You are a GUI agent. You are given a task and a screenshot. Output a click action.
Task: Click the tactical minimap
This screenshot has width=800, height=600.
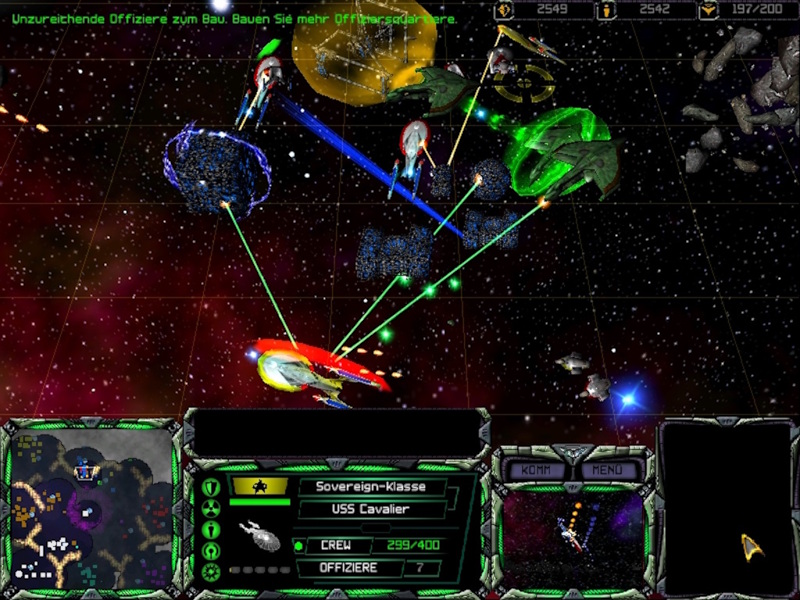92,509
